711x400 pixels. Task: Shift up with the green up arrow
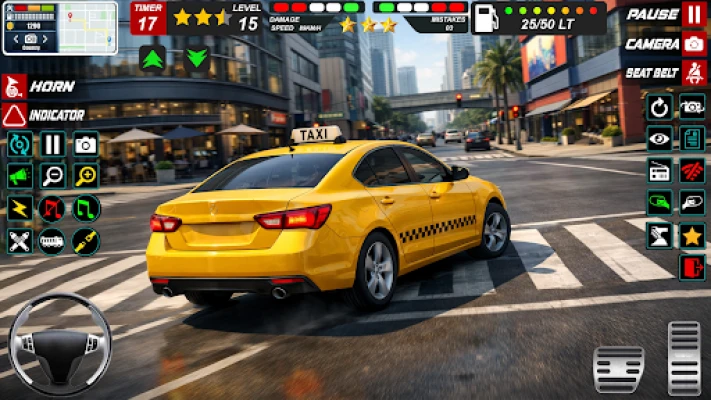(153, 57)
